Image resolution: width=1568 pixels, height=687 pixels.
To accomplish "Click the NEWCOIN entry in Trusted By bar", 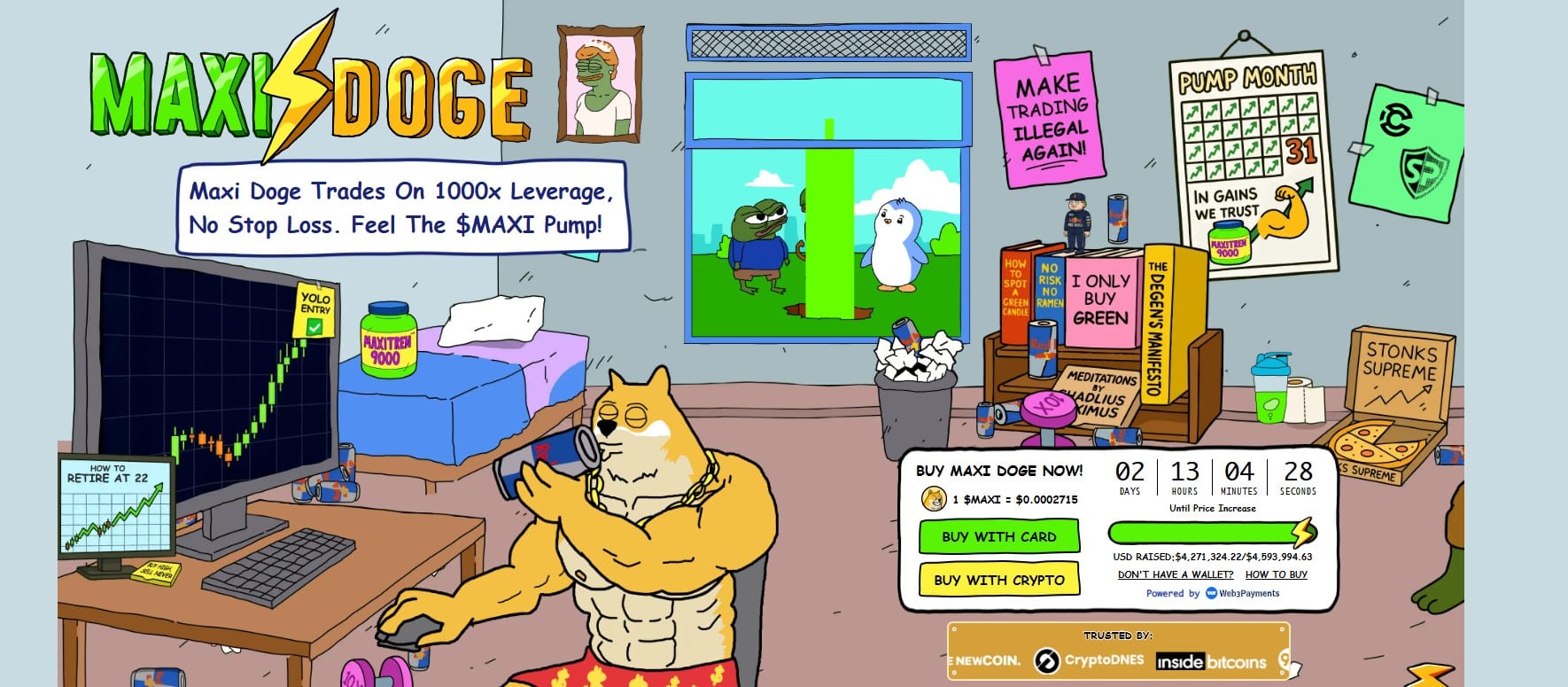I will (983, 660).
